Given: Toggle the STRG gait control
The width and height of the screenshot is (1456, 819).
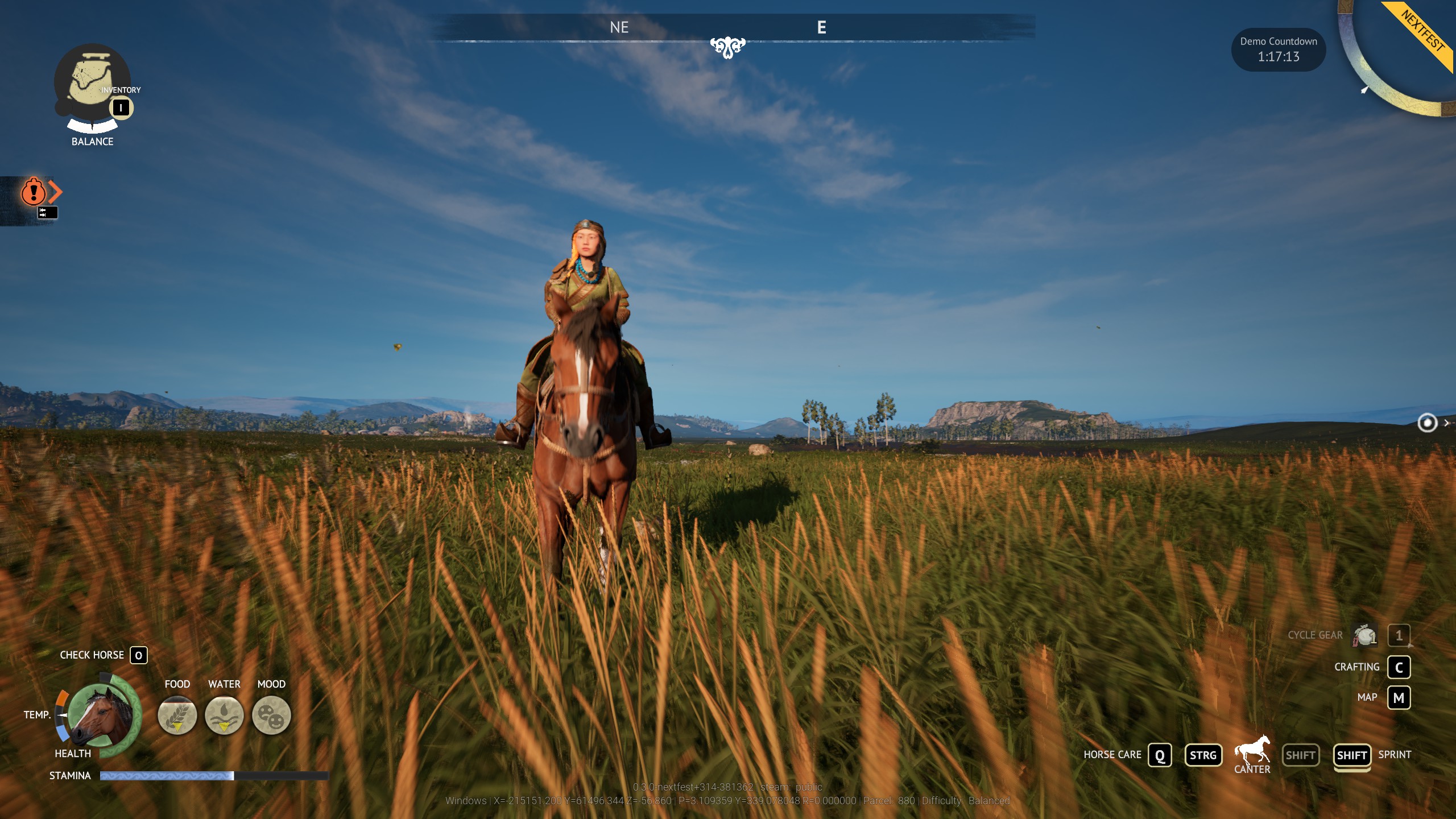Looking at the screenshot, I should click(1203, 755).
